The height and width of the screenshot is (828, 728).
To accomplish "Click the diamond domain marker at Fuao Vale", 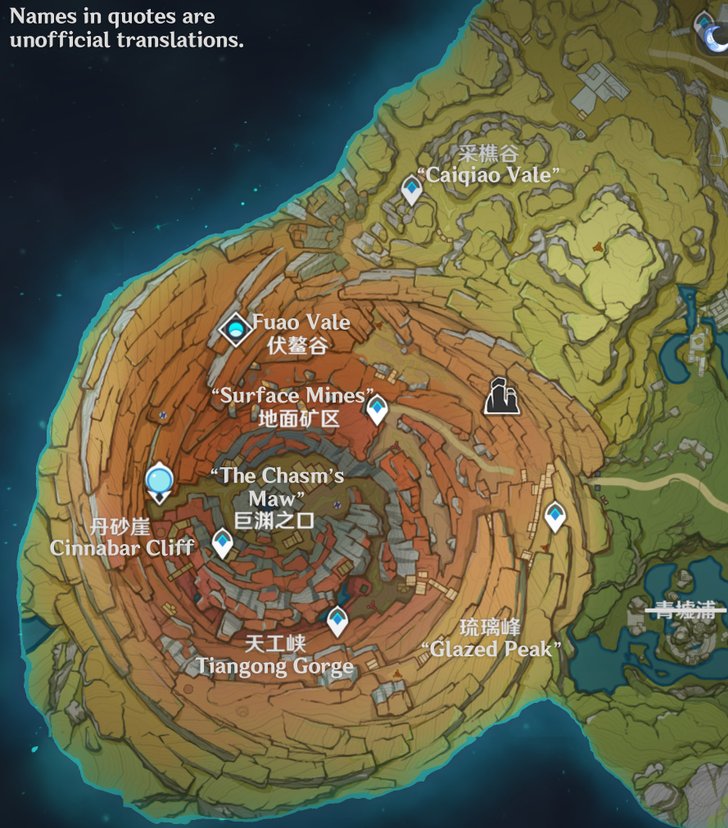I will click(236, 328).
